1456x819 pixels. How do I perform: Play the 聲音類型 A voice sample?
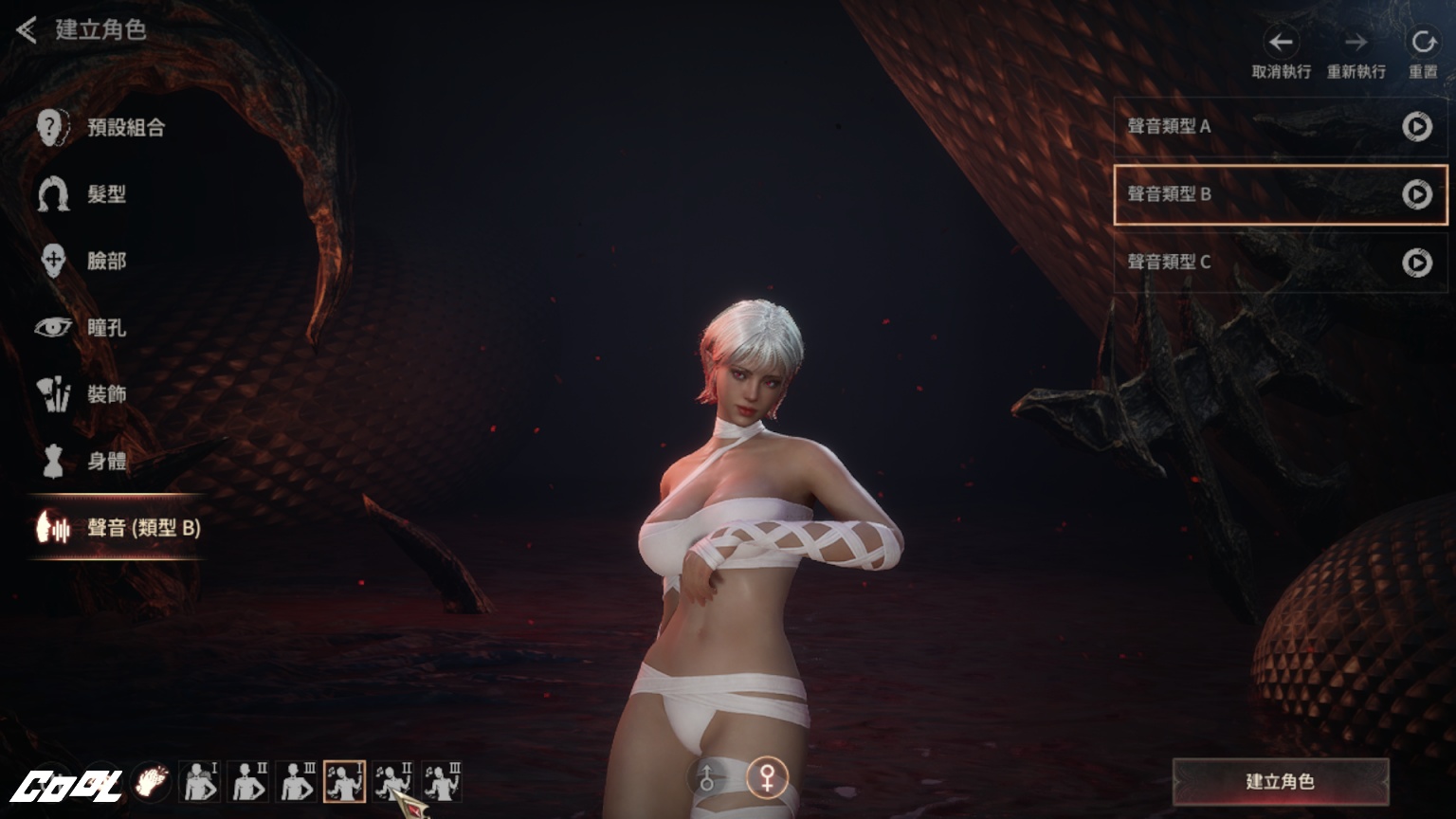pos(1417,126)
